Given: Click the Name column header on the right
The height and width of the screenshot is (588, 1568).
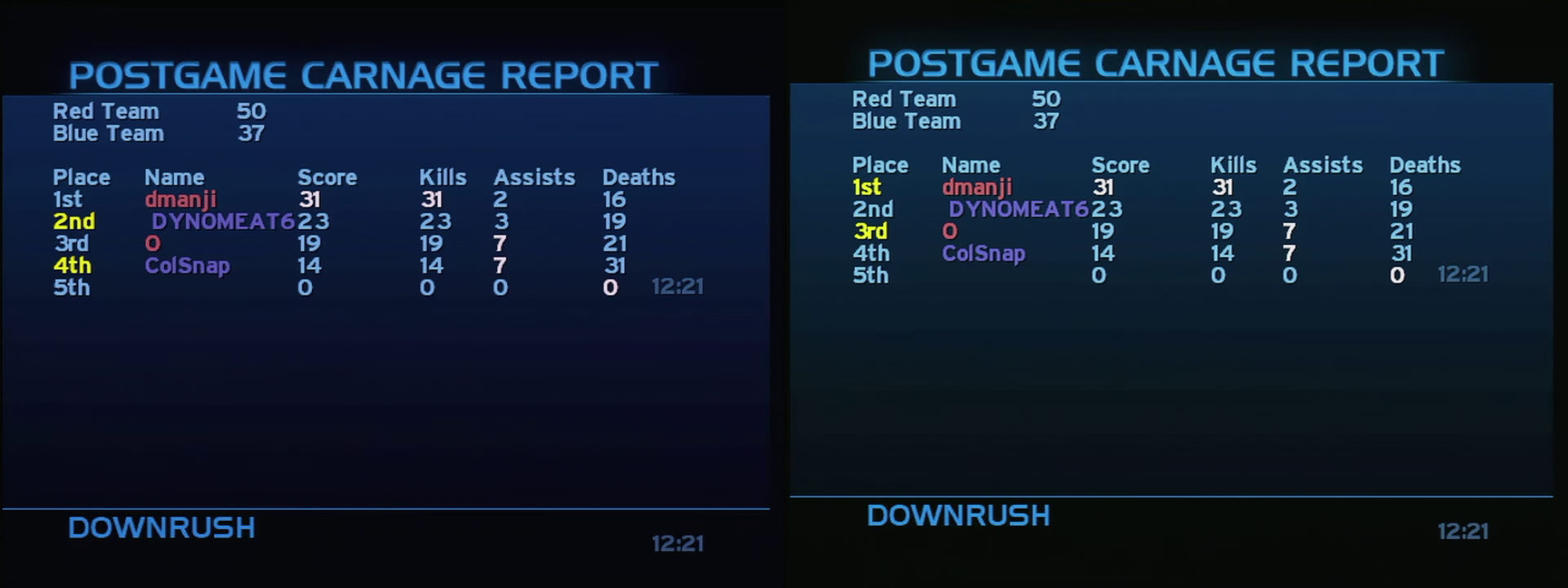Looking at the screenshot, I should [971, 165].
